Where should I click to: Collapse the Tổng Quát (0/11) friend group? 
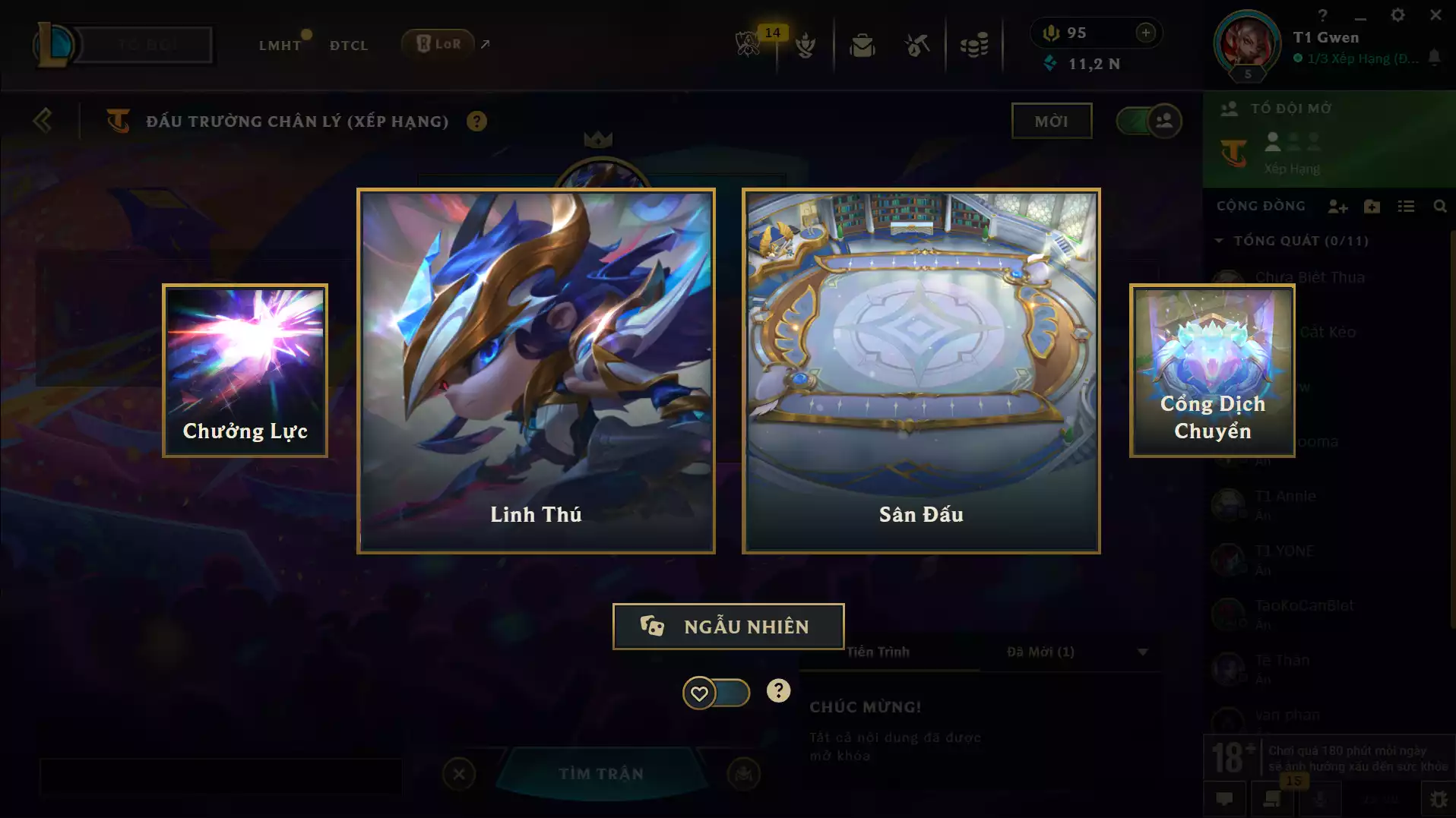(1219, 240)
